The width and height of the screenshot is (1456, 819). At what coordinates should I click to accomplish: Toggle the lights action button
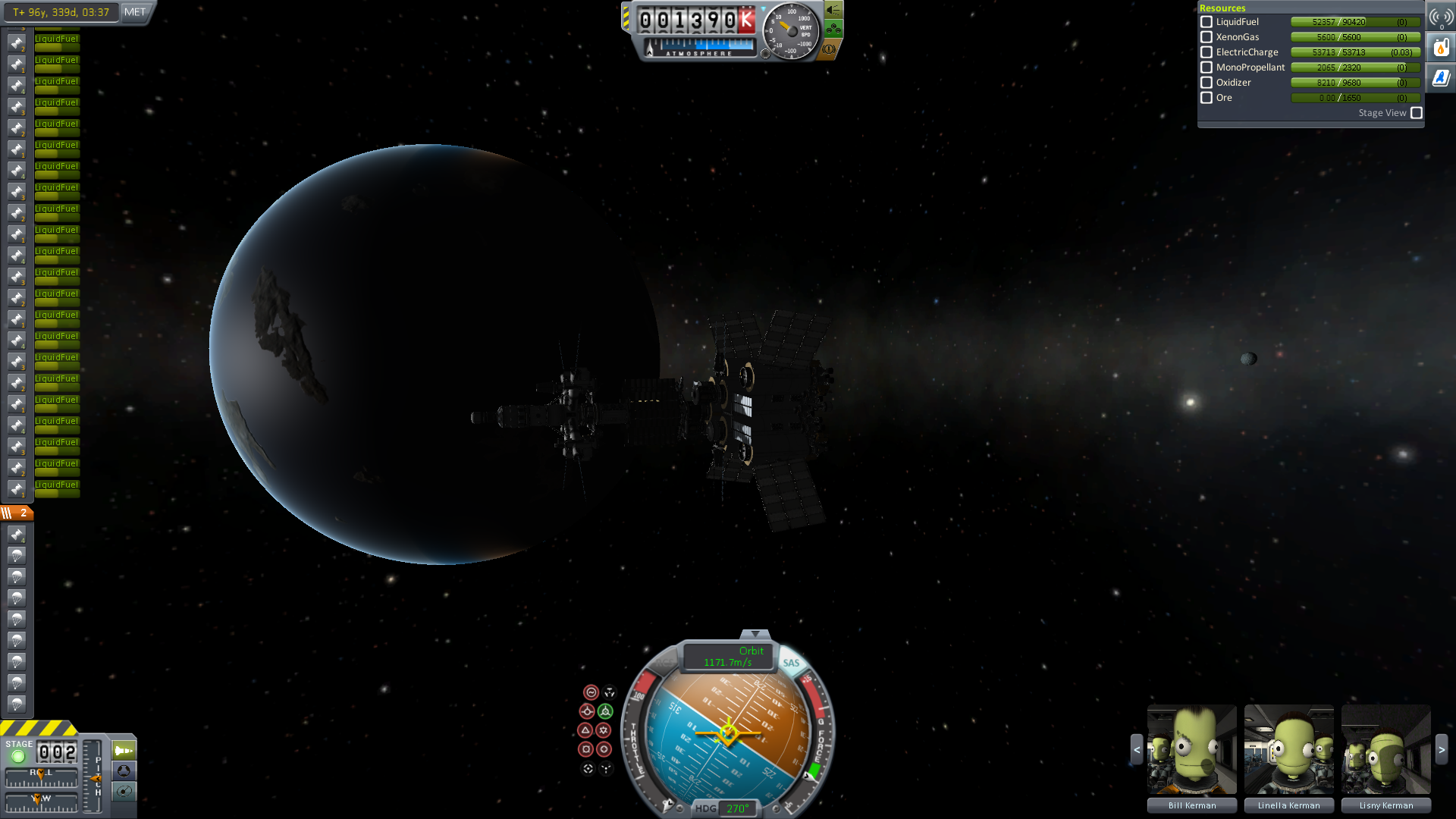(833, 10)
